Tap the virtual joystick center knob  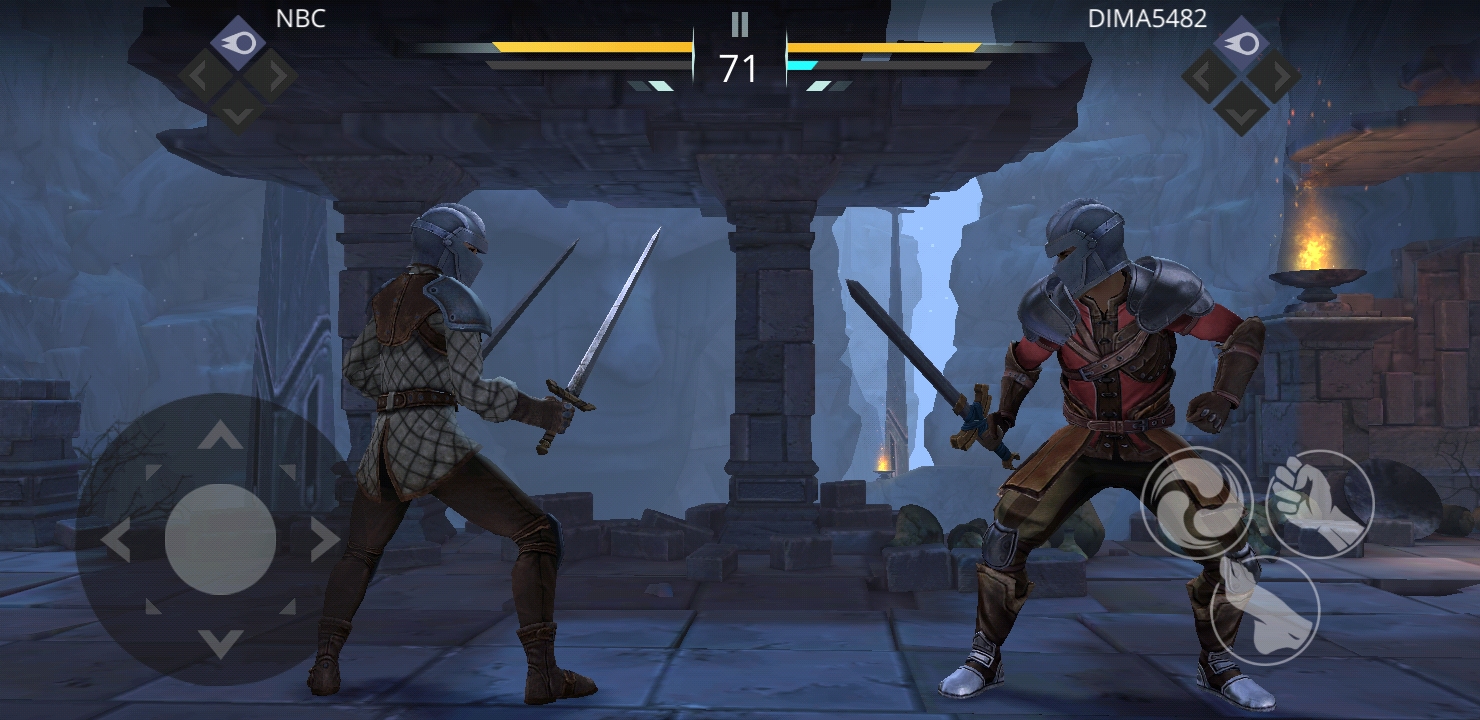point(220,540)
